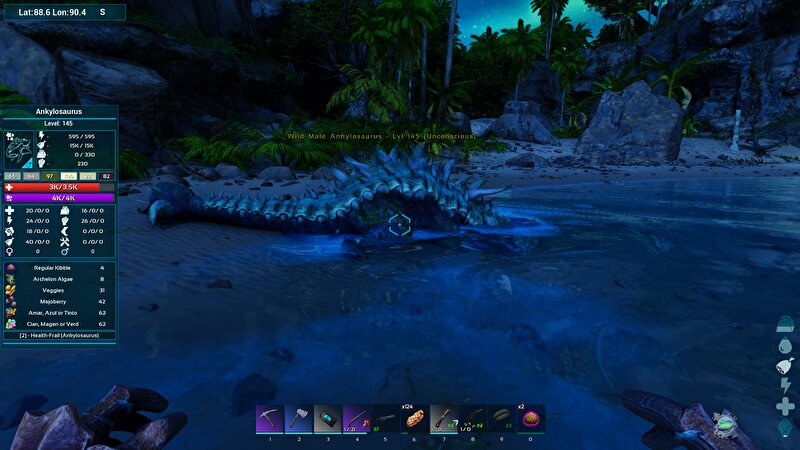Select the dark item in slot 9
Image resolution: width=800 pixels, height=450 pixels.
point(501,418)
